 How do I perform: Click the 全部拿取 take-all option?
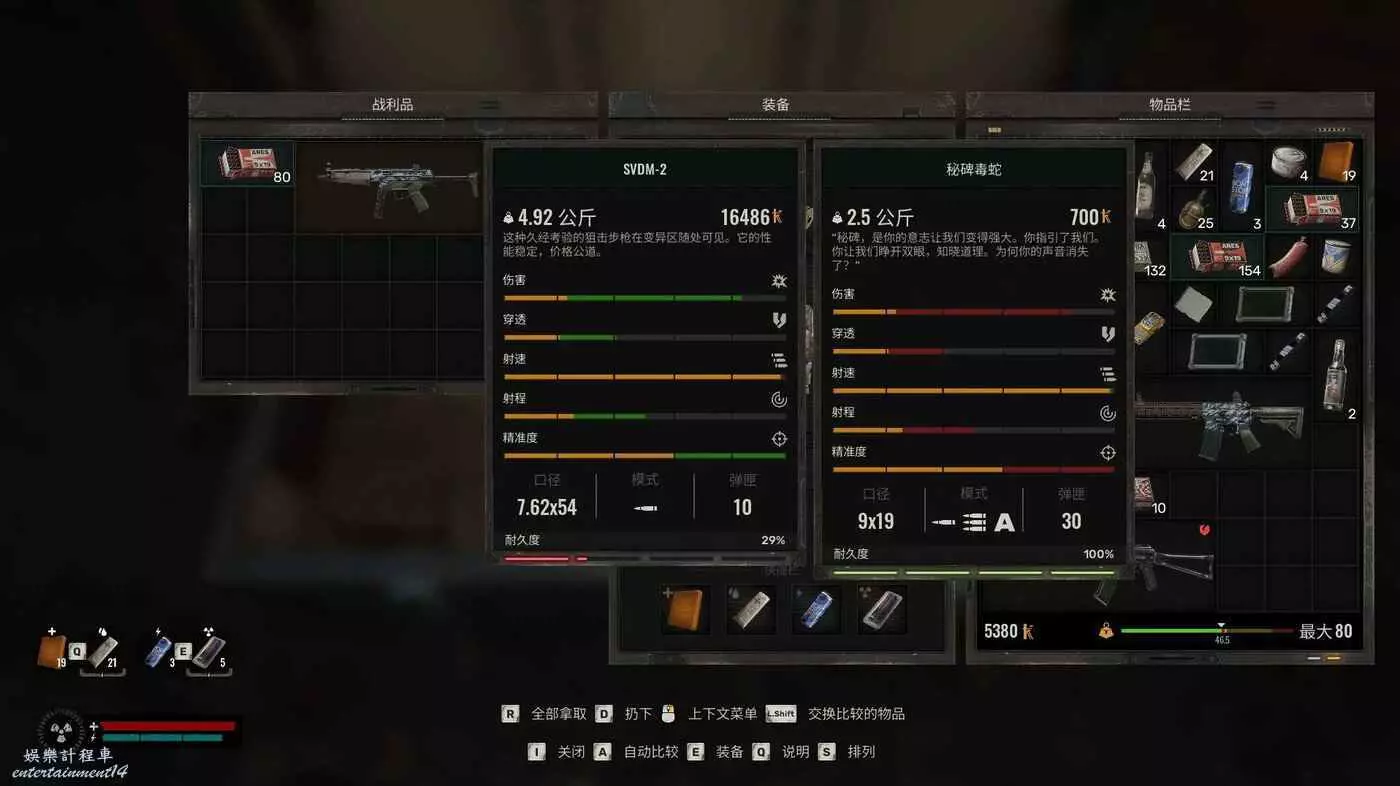pyautogui.click(x=558, y=714)
